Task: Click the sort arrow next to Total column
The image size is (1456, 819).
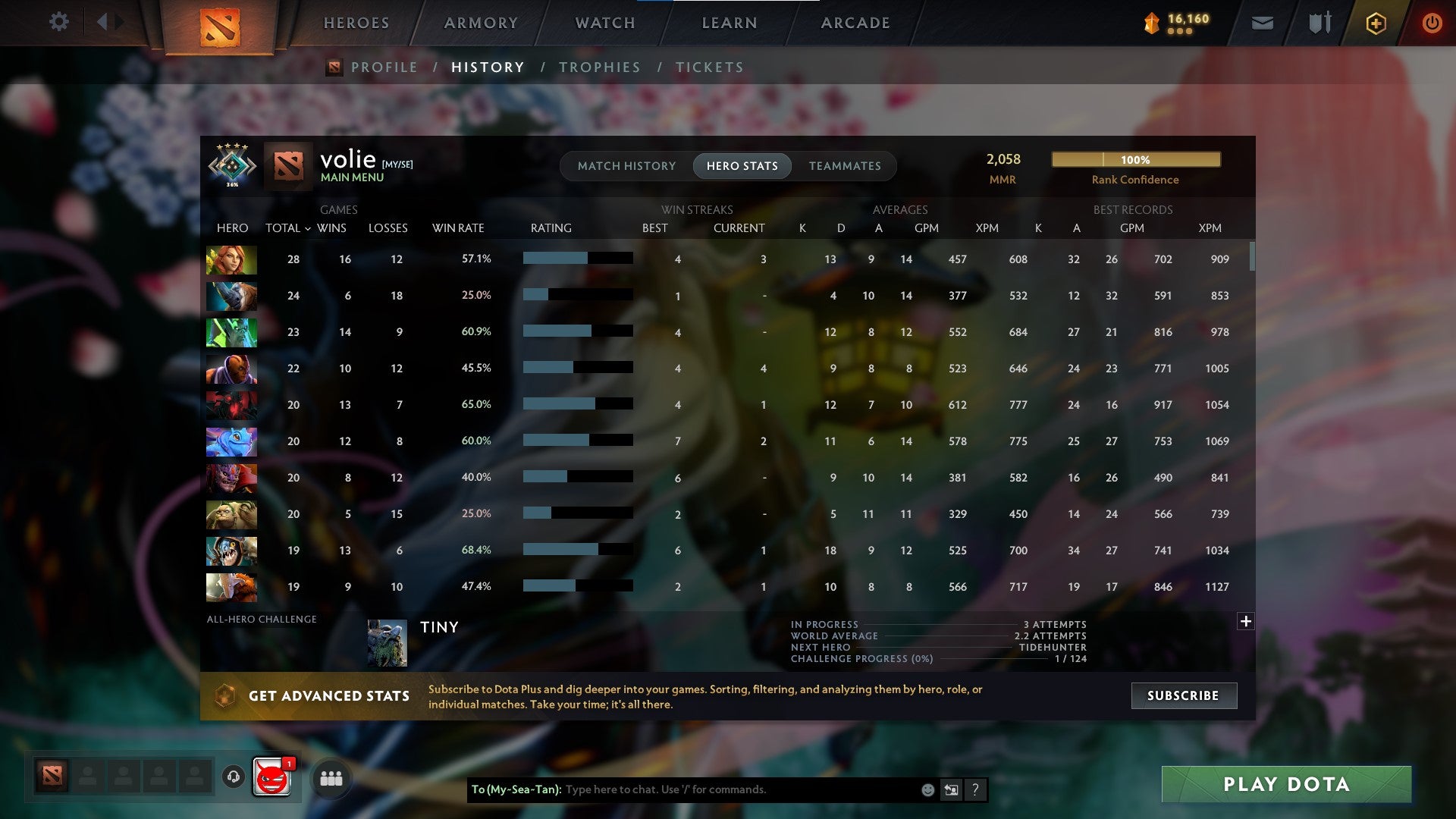Action: click(307, 227)
